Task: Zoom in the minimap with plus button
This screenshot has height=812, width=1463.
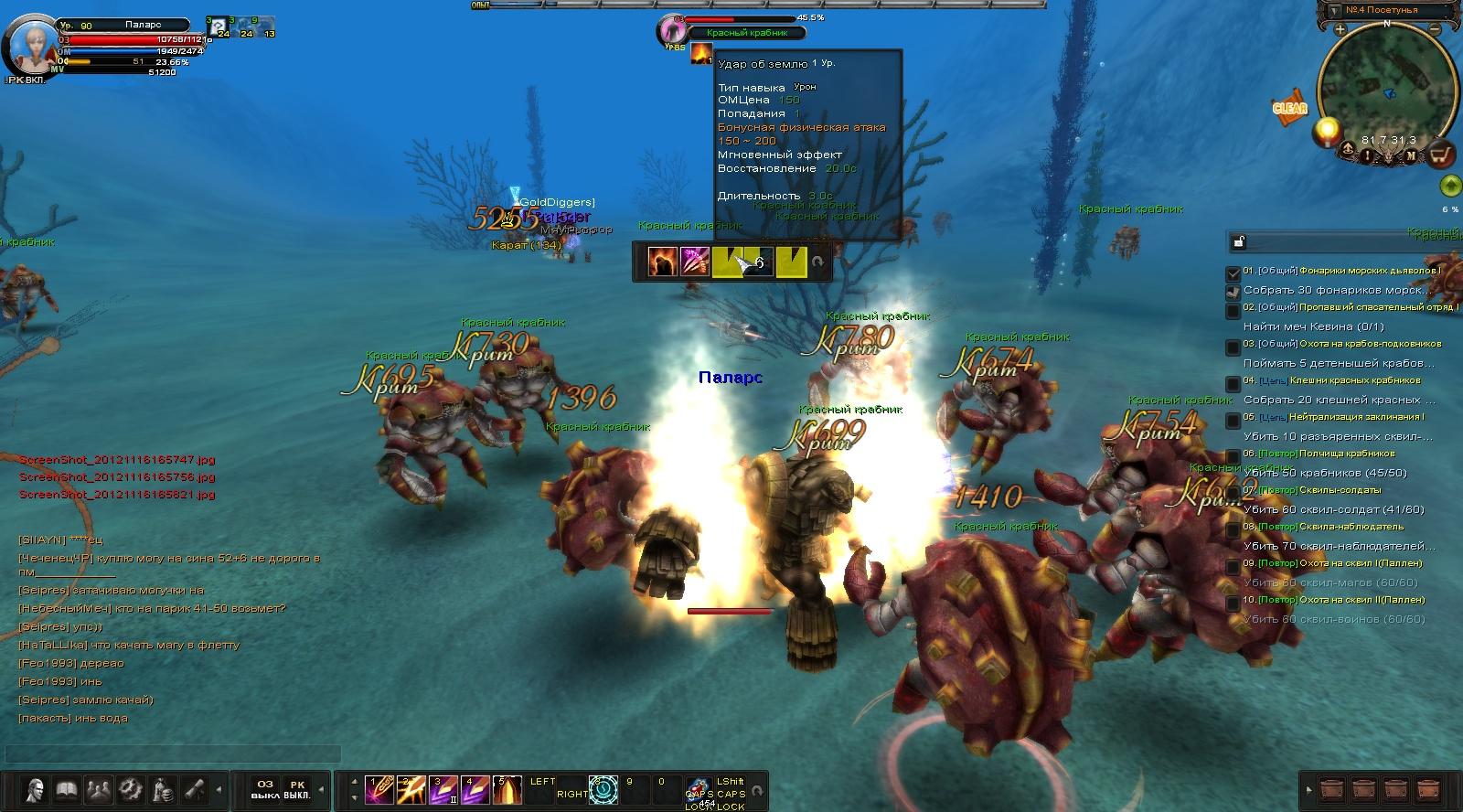Action: [x=1340, y=30]
